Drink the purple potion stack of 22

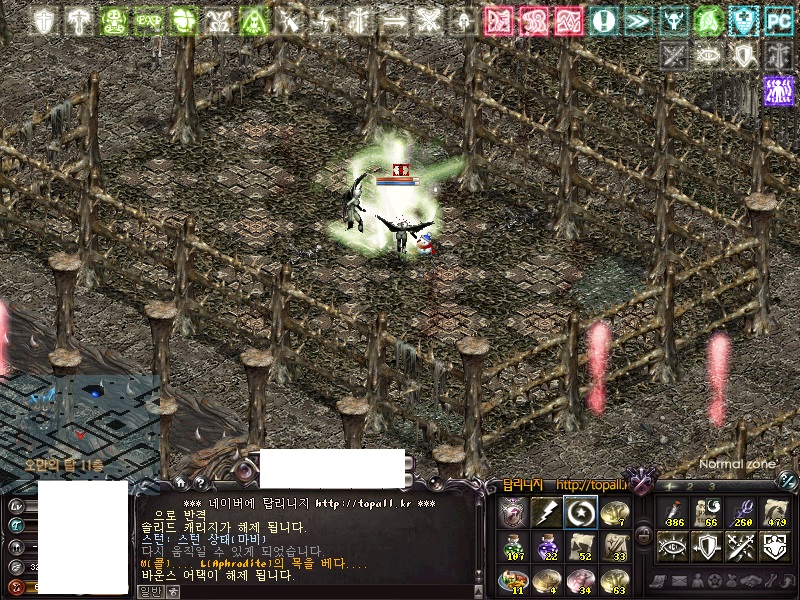pos(546,546)
